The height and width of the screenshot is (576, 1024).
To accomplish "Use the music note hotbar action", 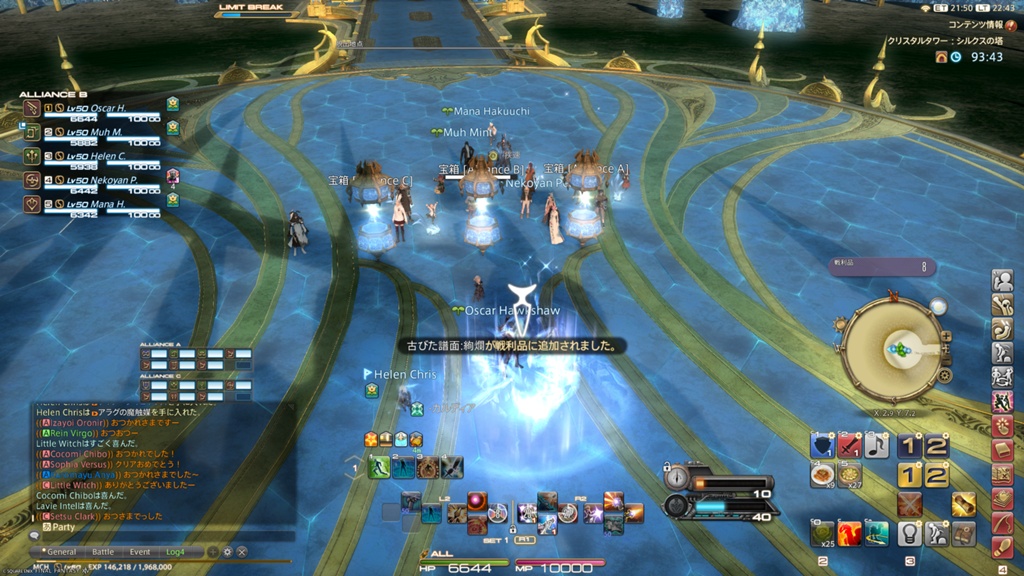I will (877, 446).
